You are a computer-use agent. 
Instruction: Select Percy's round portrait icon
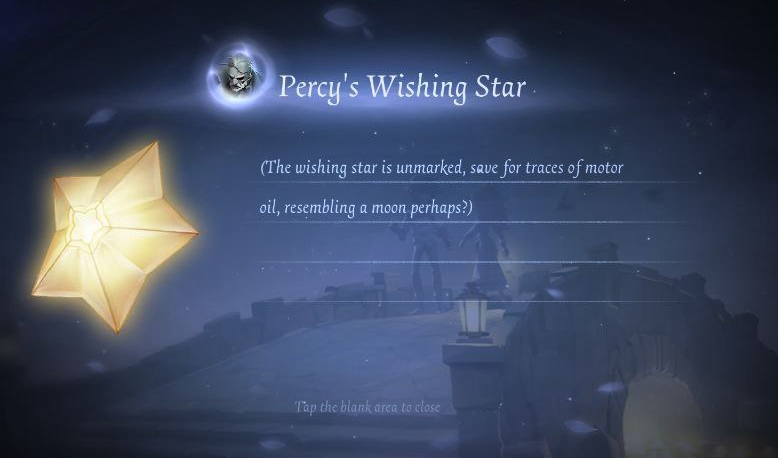pyautogui.click(x=240, y=75)
